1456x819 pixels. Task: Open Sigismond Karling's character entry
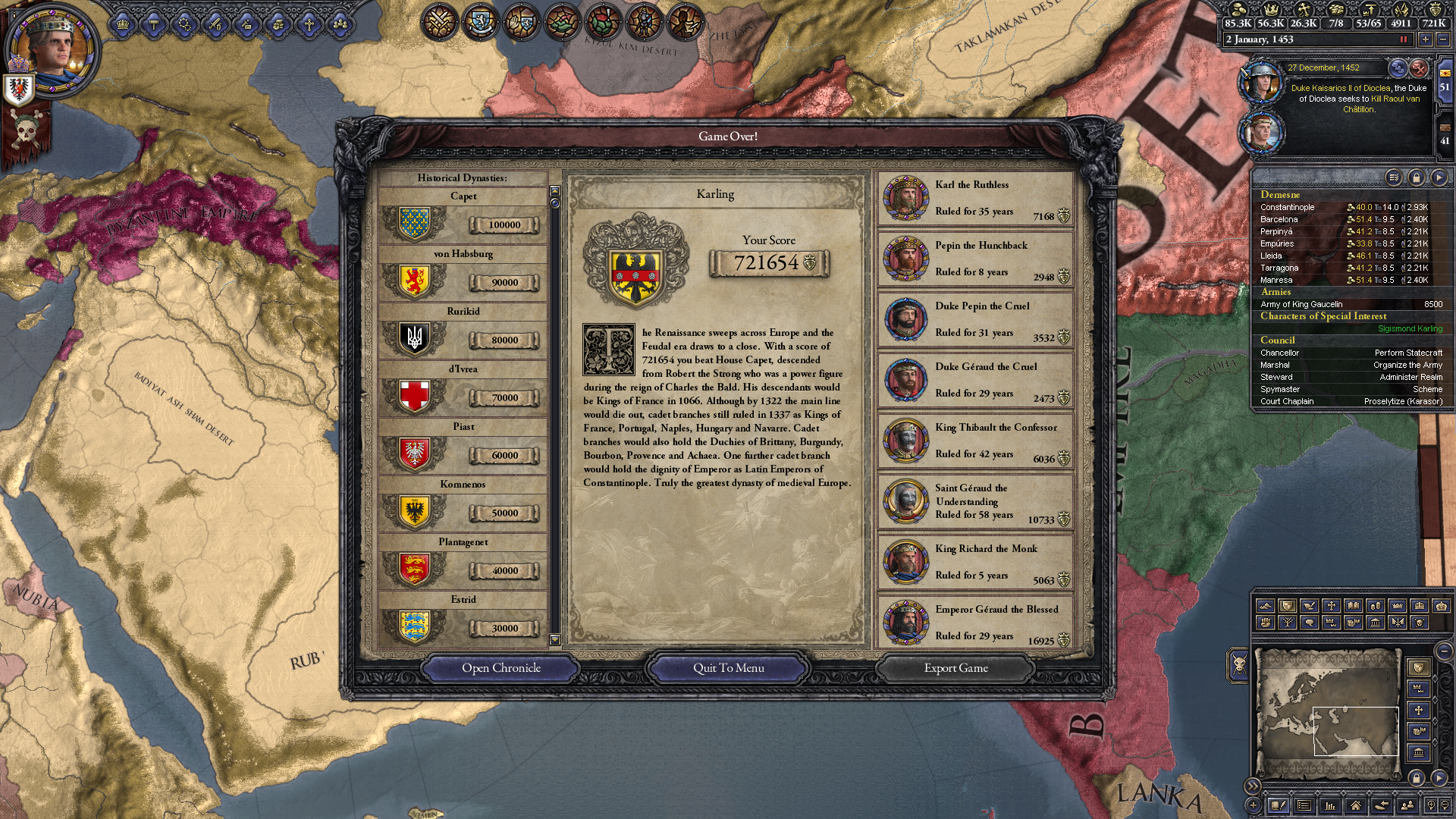point(1410,328)
